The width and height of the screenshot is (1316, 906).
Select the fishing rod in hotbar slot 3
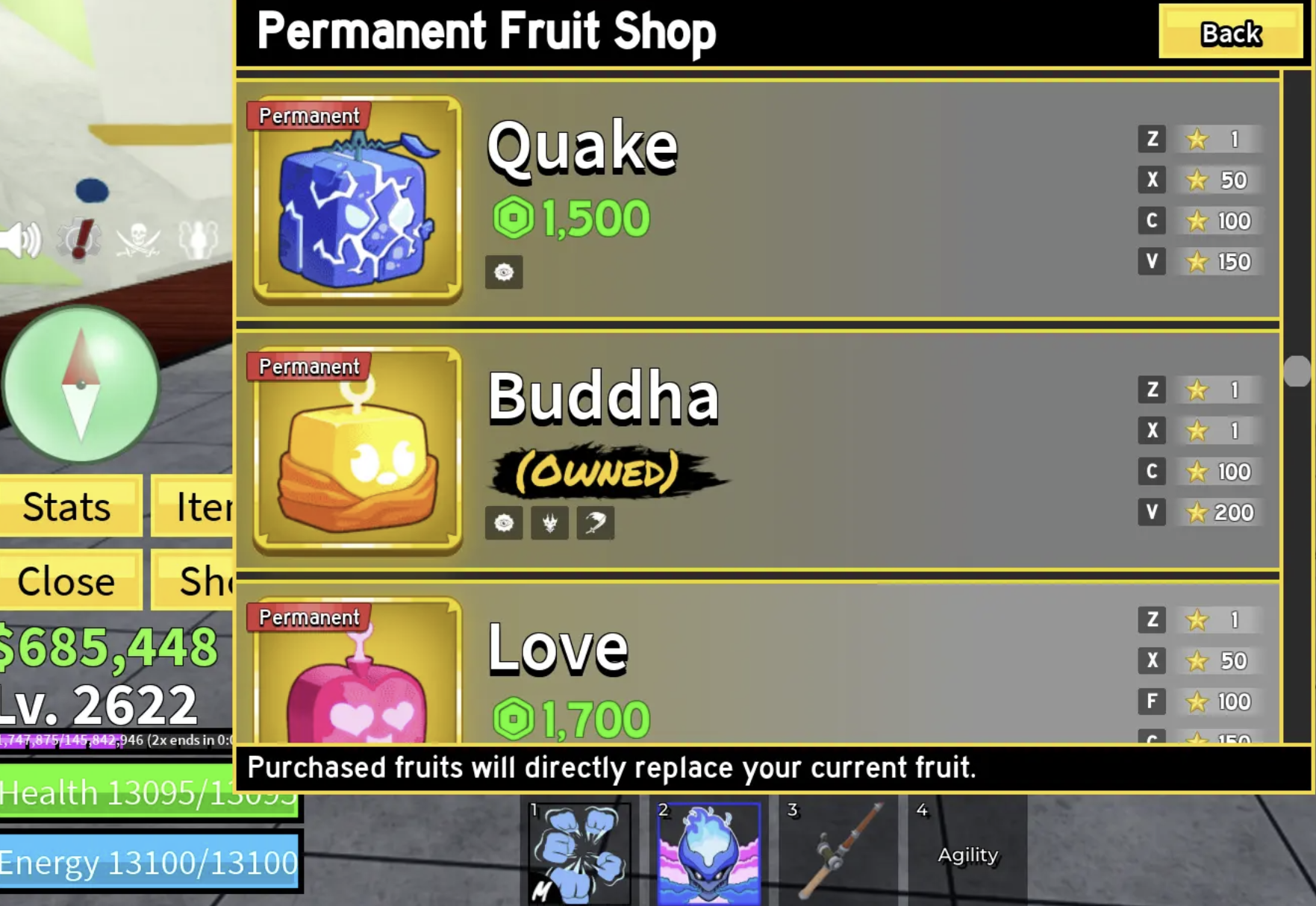(x=837, y=851)
